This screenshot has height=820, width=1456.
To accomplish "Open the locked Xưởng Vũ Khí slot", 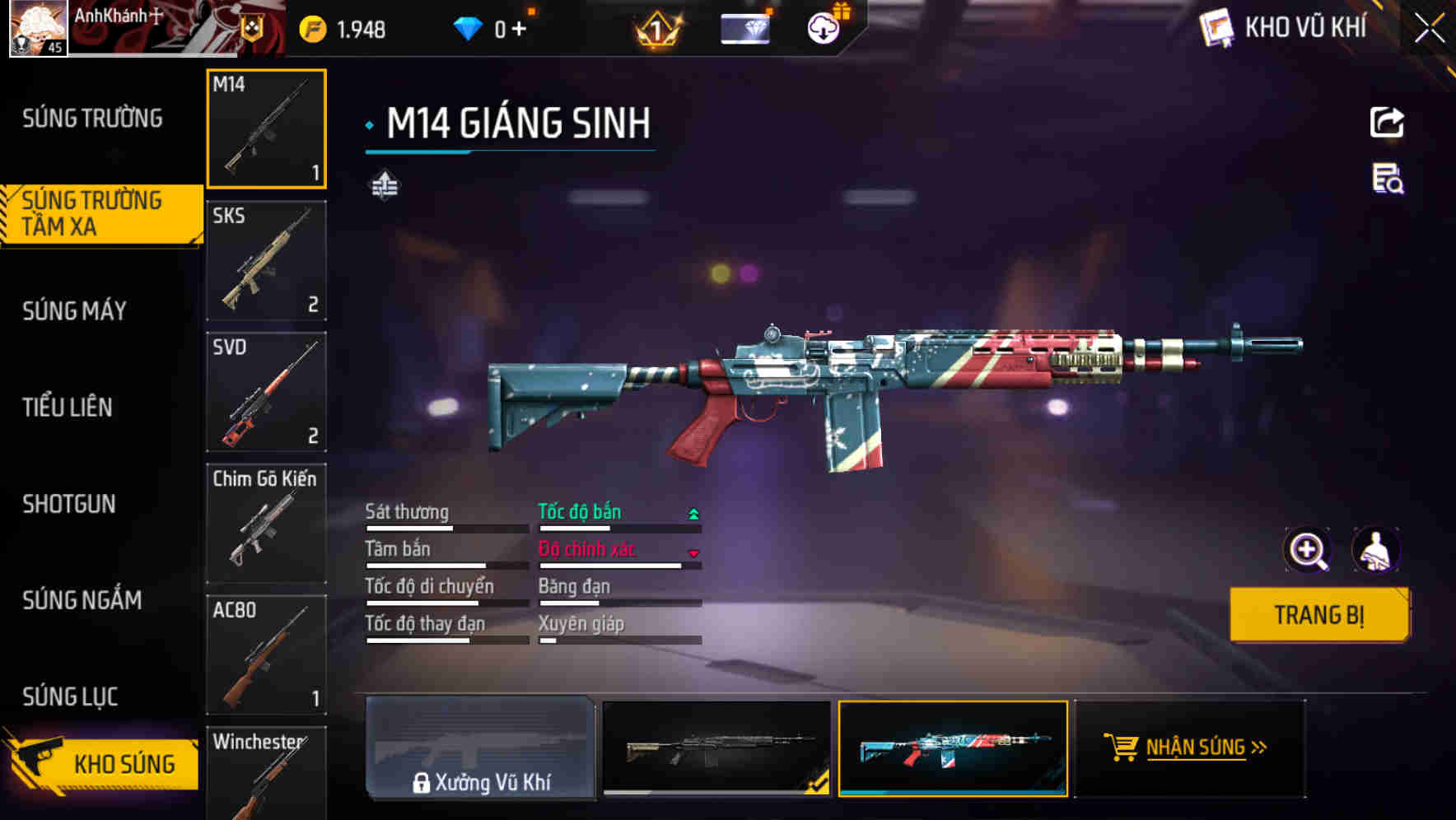I will (x=482, y=752).
